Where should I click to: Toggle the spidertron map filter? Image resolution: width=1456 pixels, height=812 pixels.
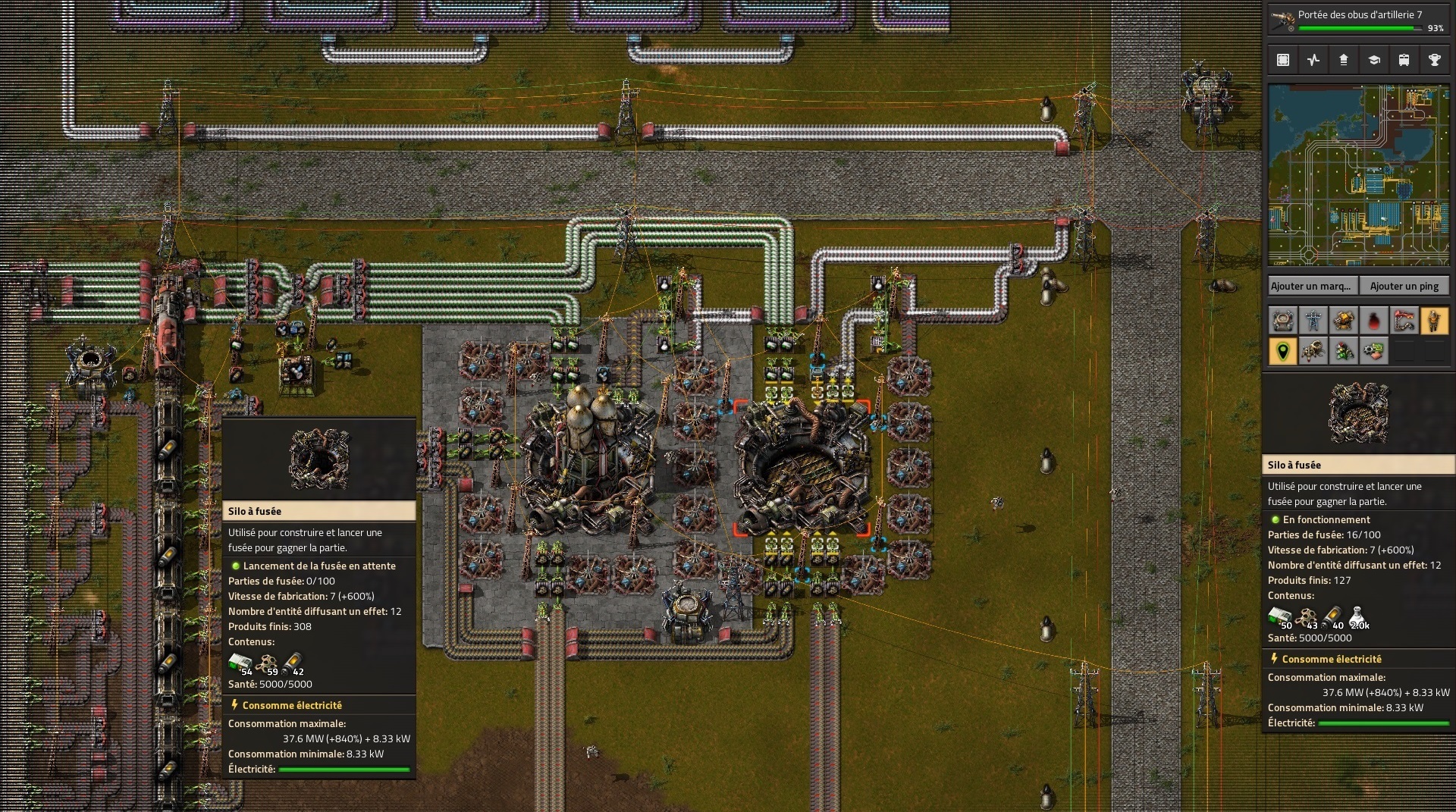click(x=1313, y=351)
